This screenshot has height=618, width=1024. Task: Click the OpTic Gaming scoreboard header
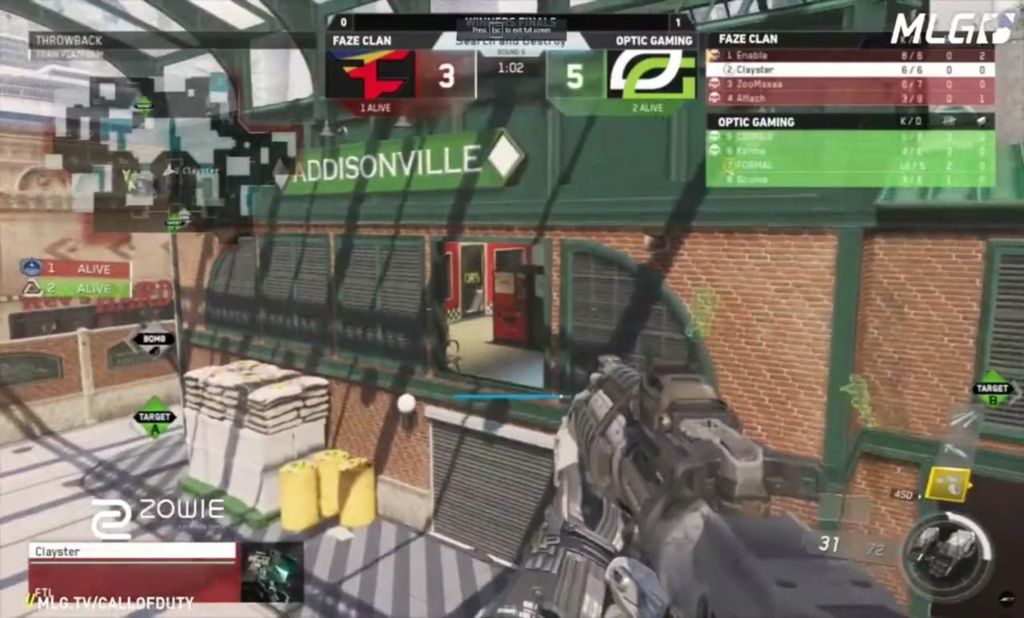(849, 121)
